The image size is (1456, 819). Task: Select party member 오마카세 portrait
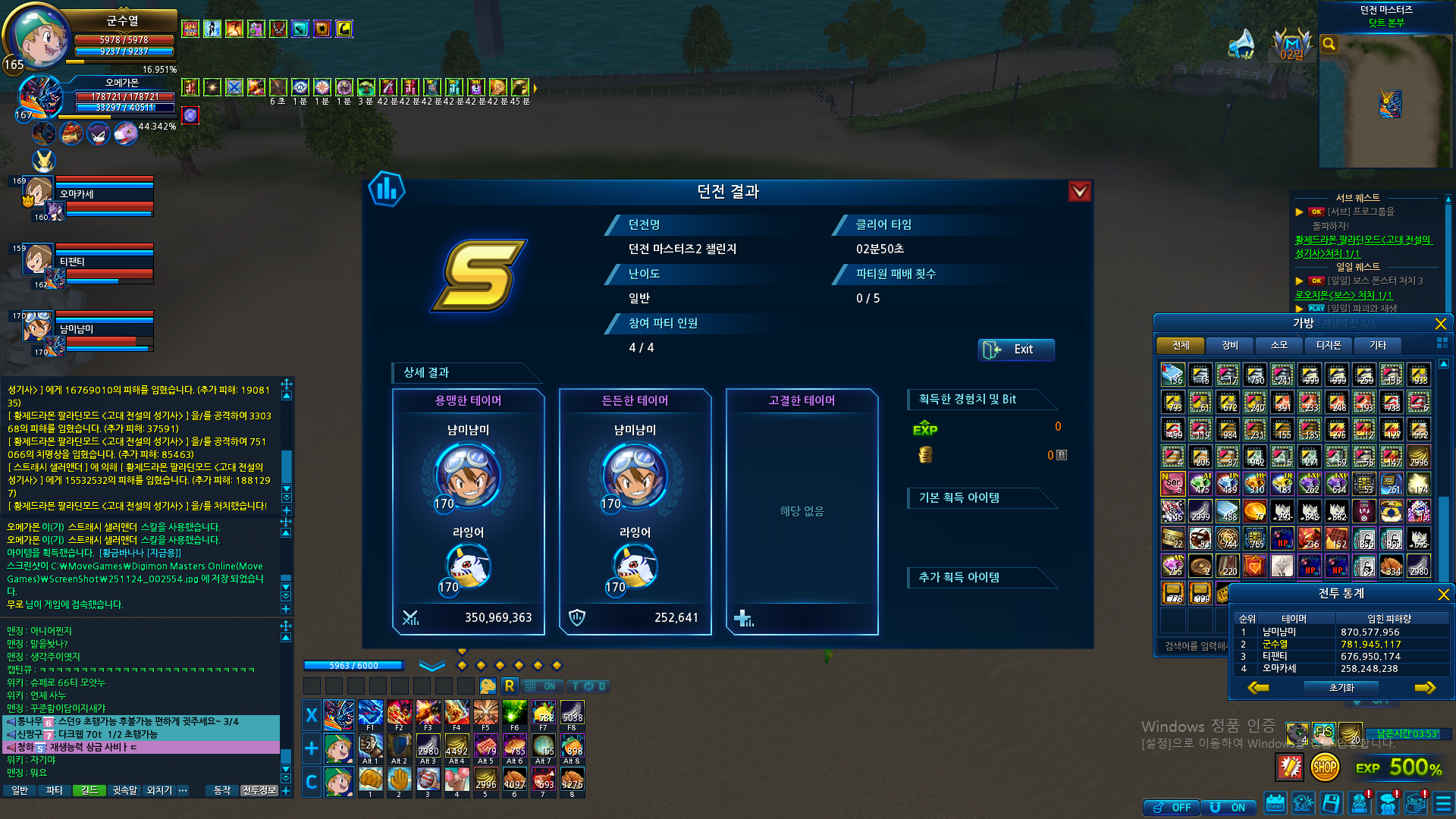(38, 193)
